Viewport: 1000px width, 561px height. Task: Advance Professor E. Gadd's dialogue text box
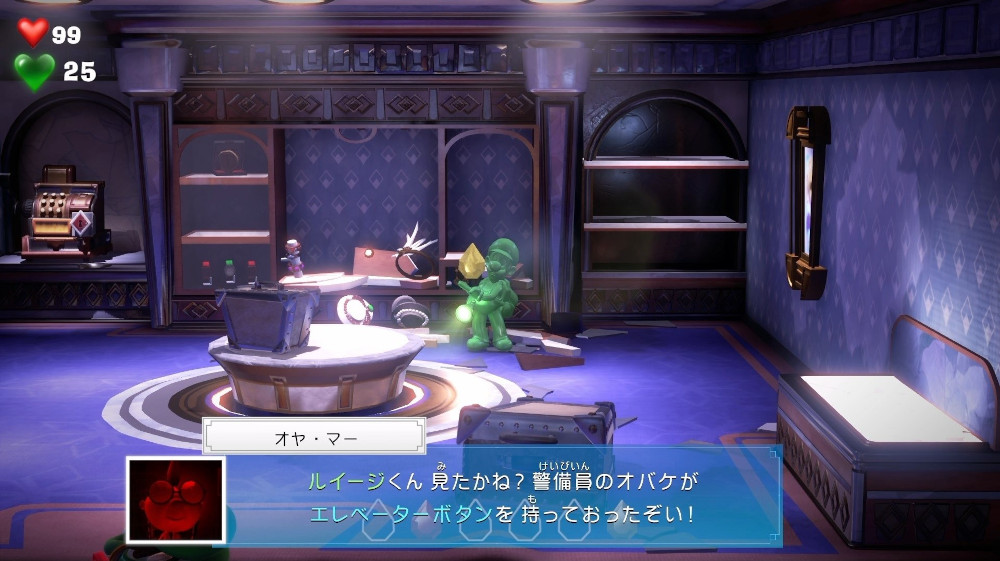tap(500, 499)
